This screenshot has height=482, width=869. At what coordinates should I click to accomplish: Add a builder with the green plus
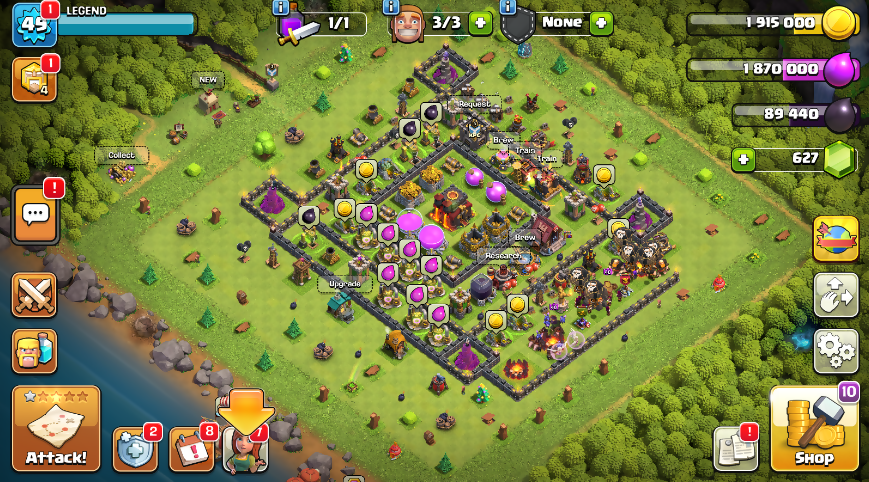480,23
